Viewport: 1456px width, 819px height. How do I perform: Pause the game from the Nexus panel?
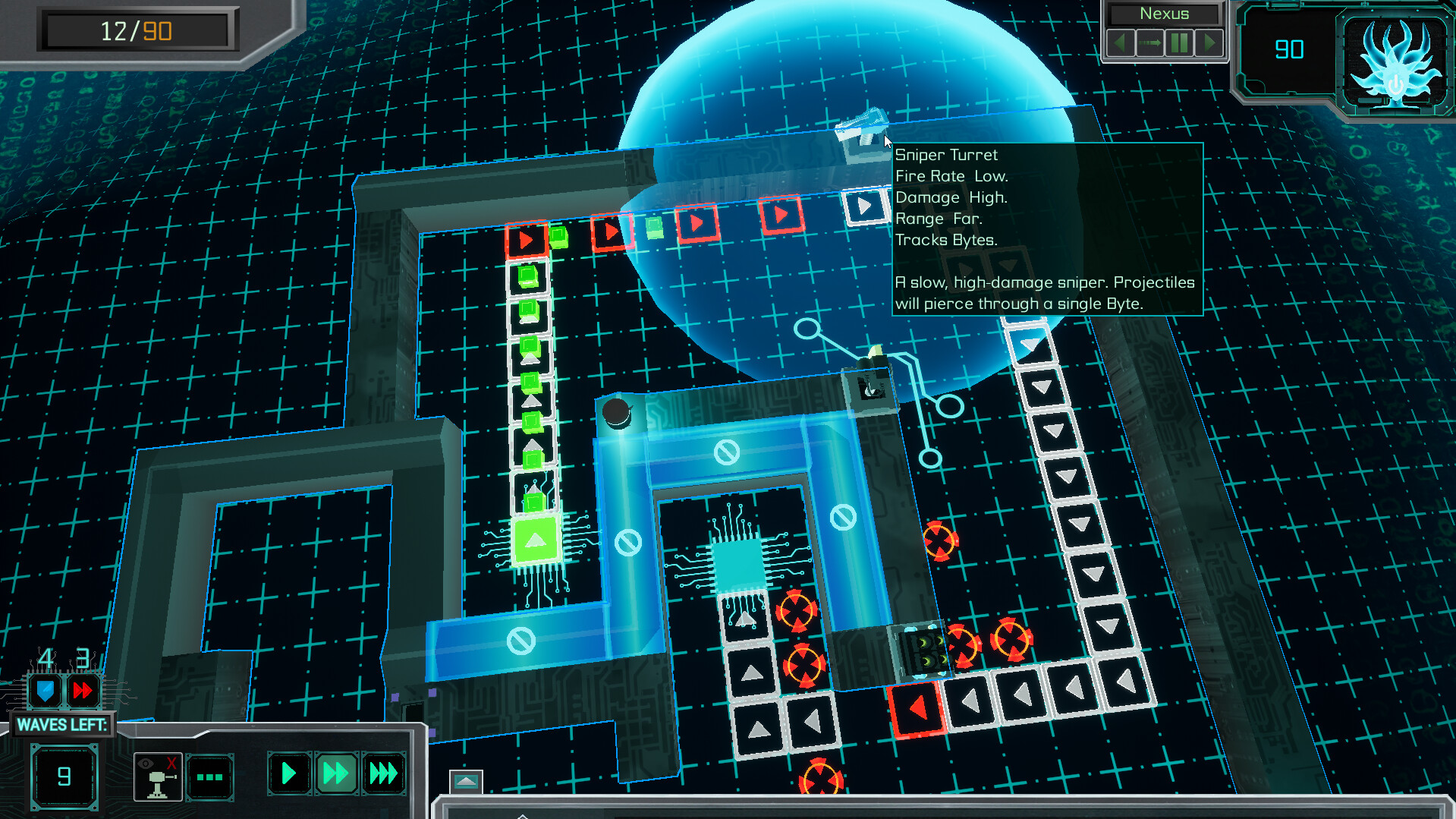(x=1180, y=43)
